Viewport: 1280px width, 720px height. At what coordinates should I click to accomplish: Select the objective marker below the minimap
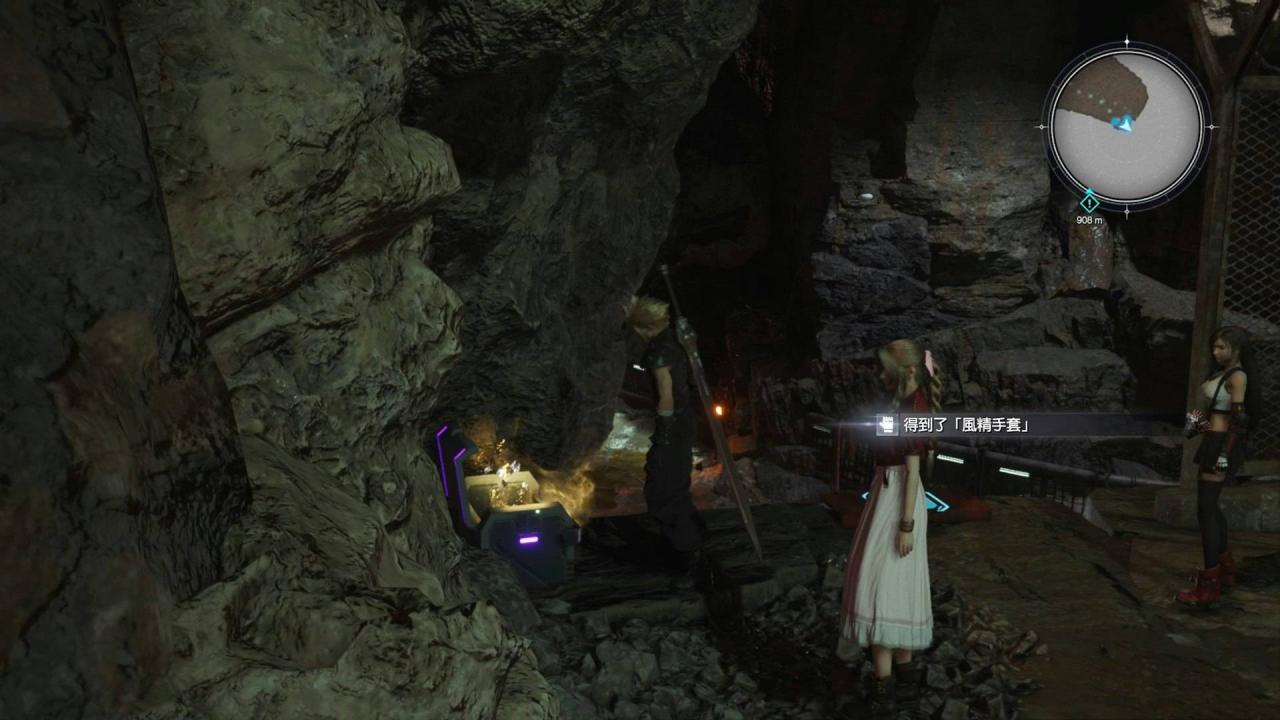click(1089, 202)
